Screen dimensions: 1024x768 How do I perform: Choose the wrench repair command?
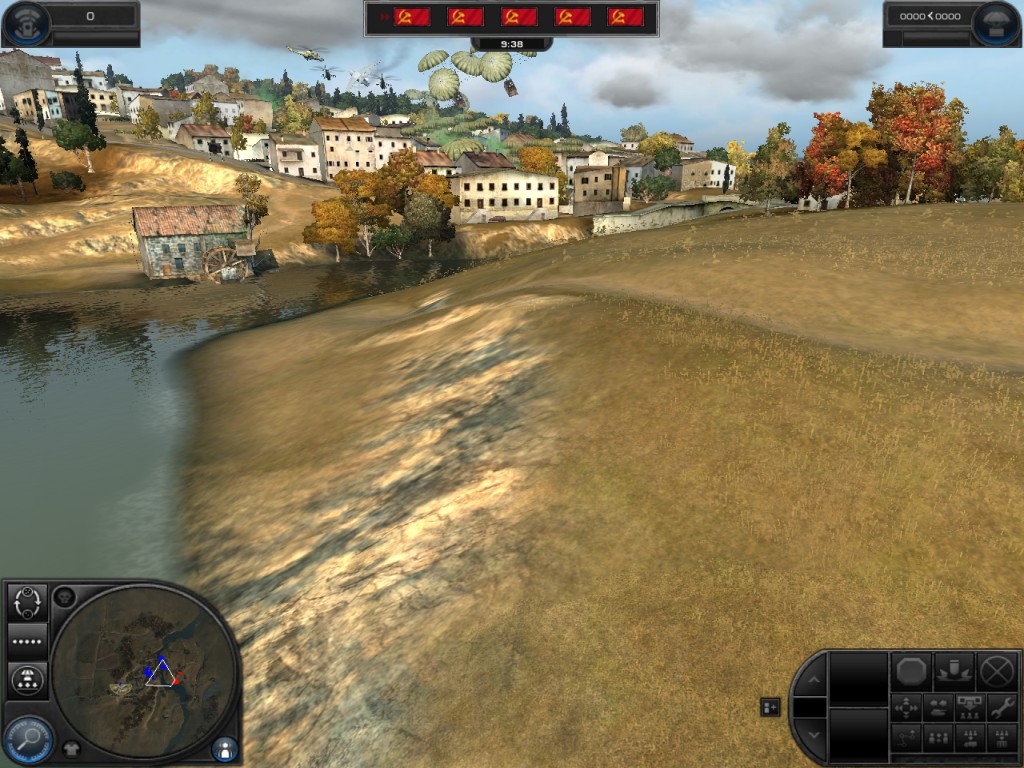tap(1001, 707)
